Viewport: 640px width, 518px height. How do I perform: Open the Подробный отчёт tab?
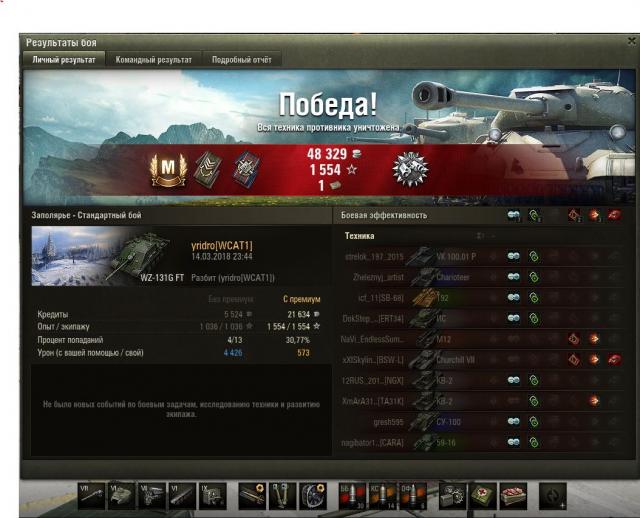coord(241,60)
